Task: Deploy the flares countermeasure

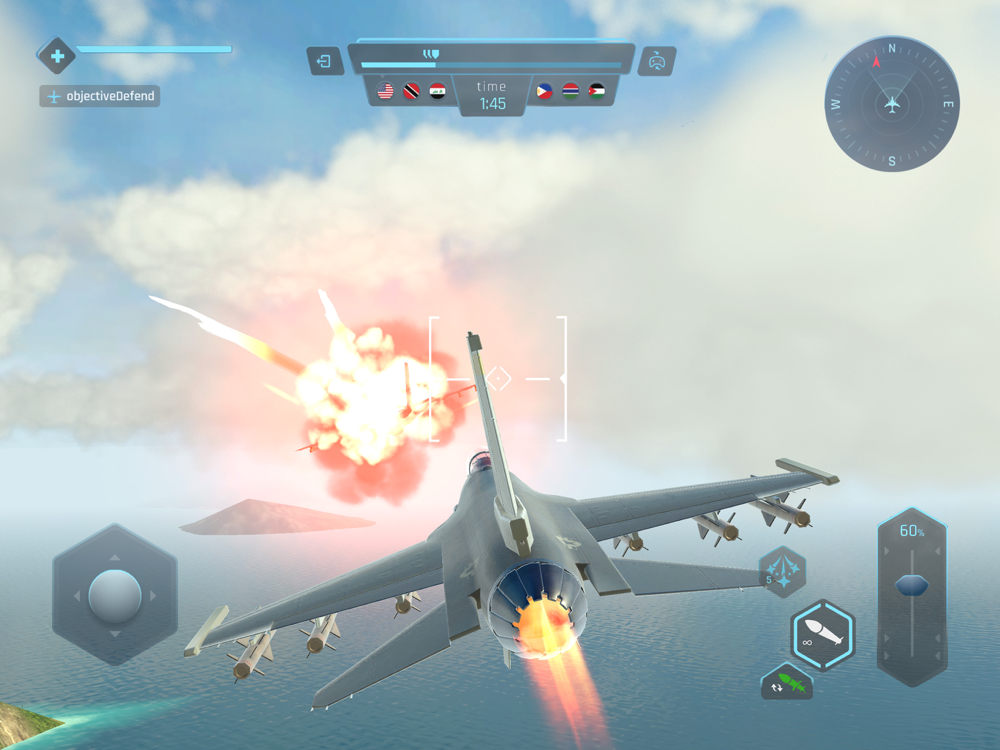Action: [783, 572]
